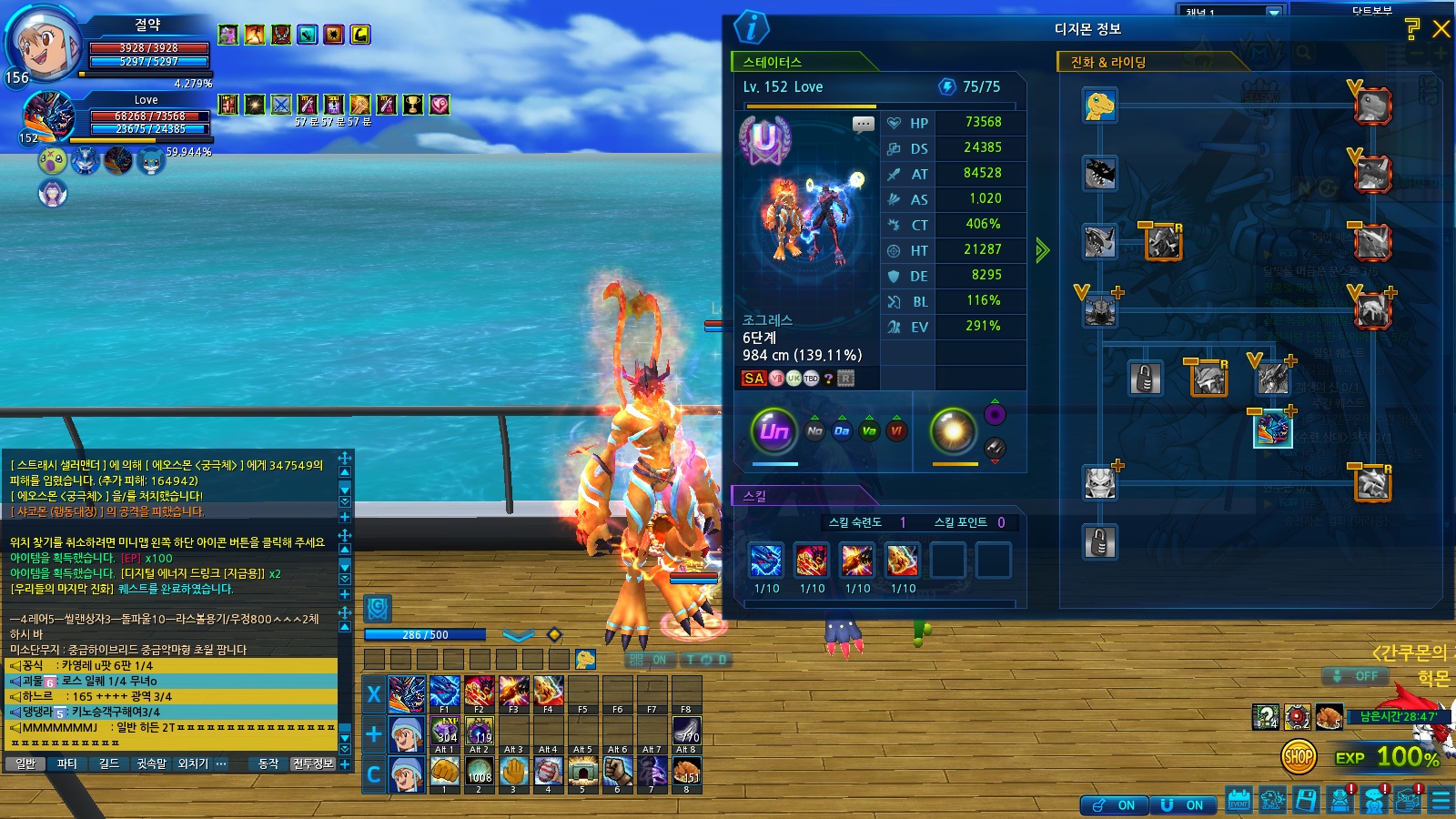
Task: Select the Un evolution stage button
Action: point(773,430)
